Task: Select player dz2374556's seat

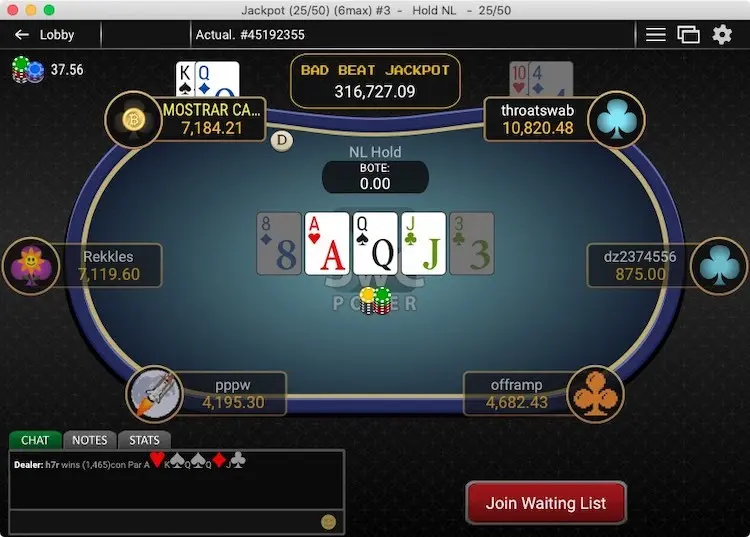Action: point(641,265)
